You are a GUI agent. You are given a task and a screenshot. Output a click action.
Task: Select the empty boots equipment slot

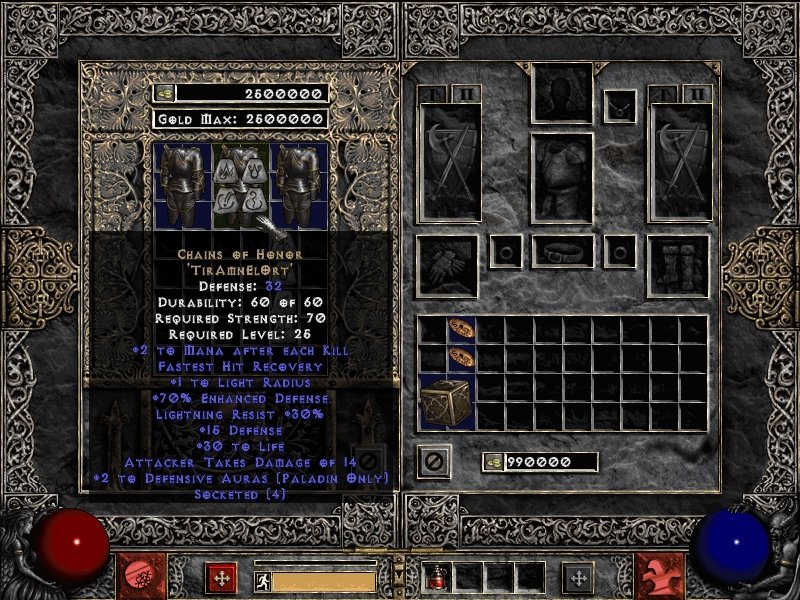click(679, 266)
